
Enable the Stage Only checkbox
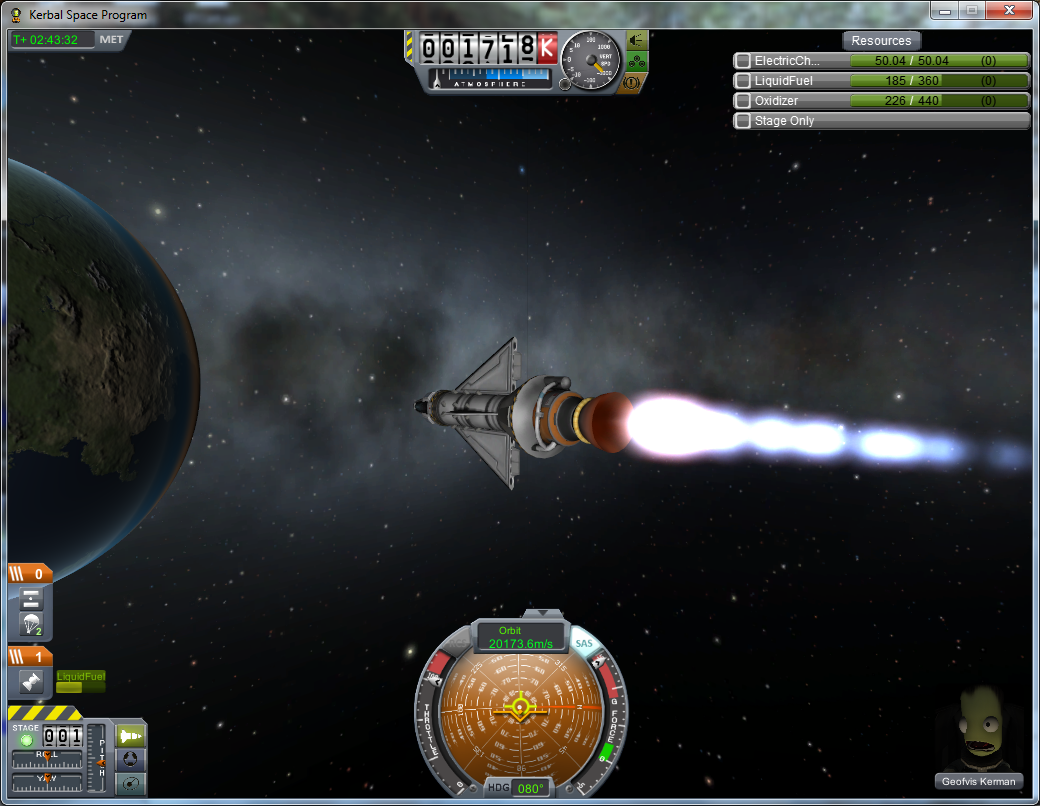pos(743,121)
